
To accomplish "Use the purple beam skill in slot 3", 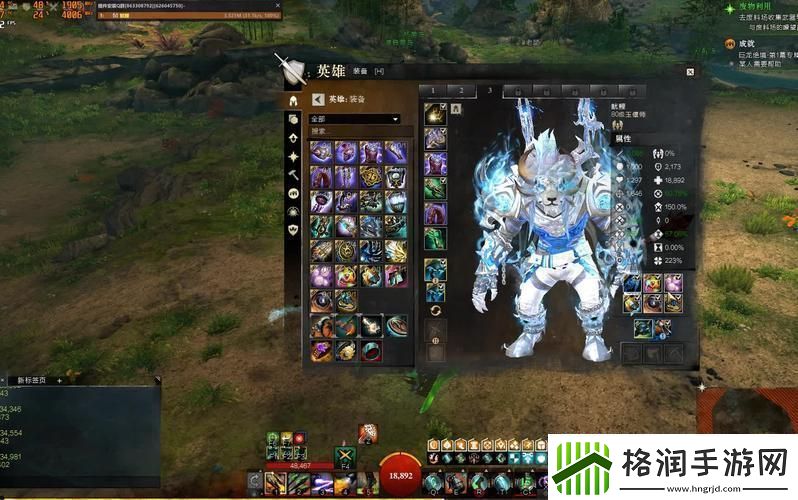I will [x=320, y=484].
